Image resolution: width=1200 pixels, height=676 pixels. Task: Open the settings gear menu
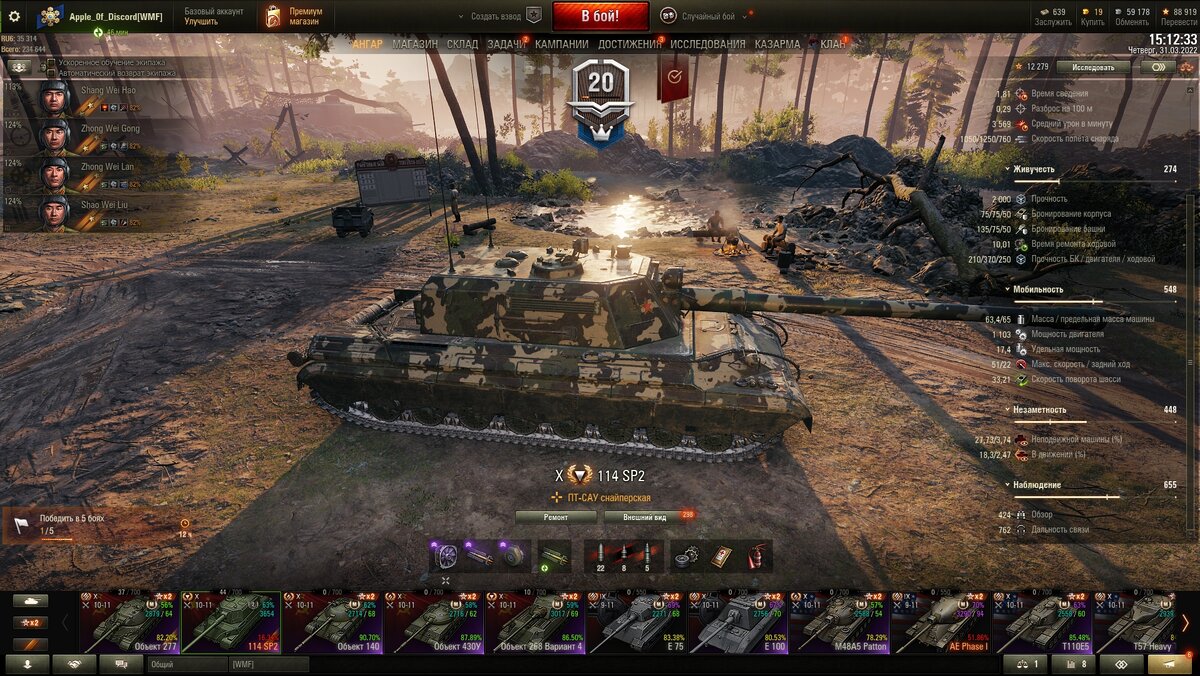tap(14, 16)
